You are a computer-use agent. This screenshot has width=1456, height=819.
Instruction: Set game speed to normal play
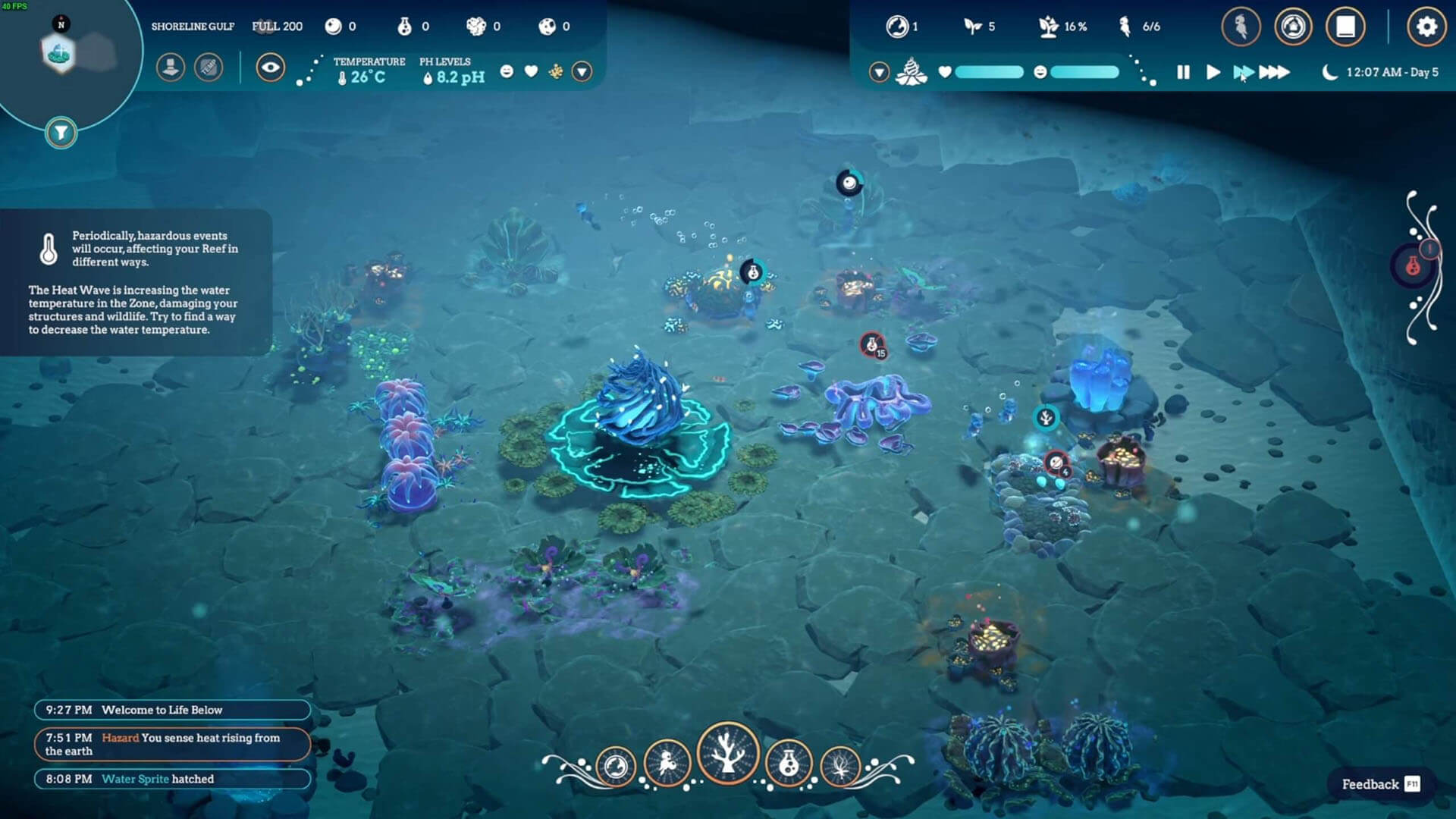tap(1213, 72)
